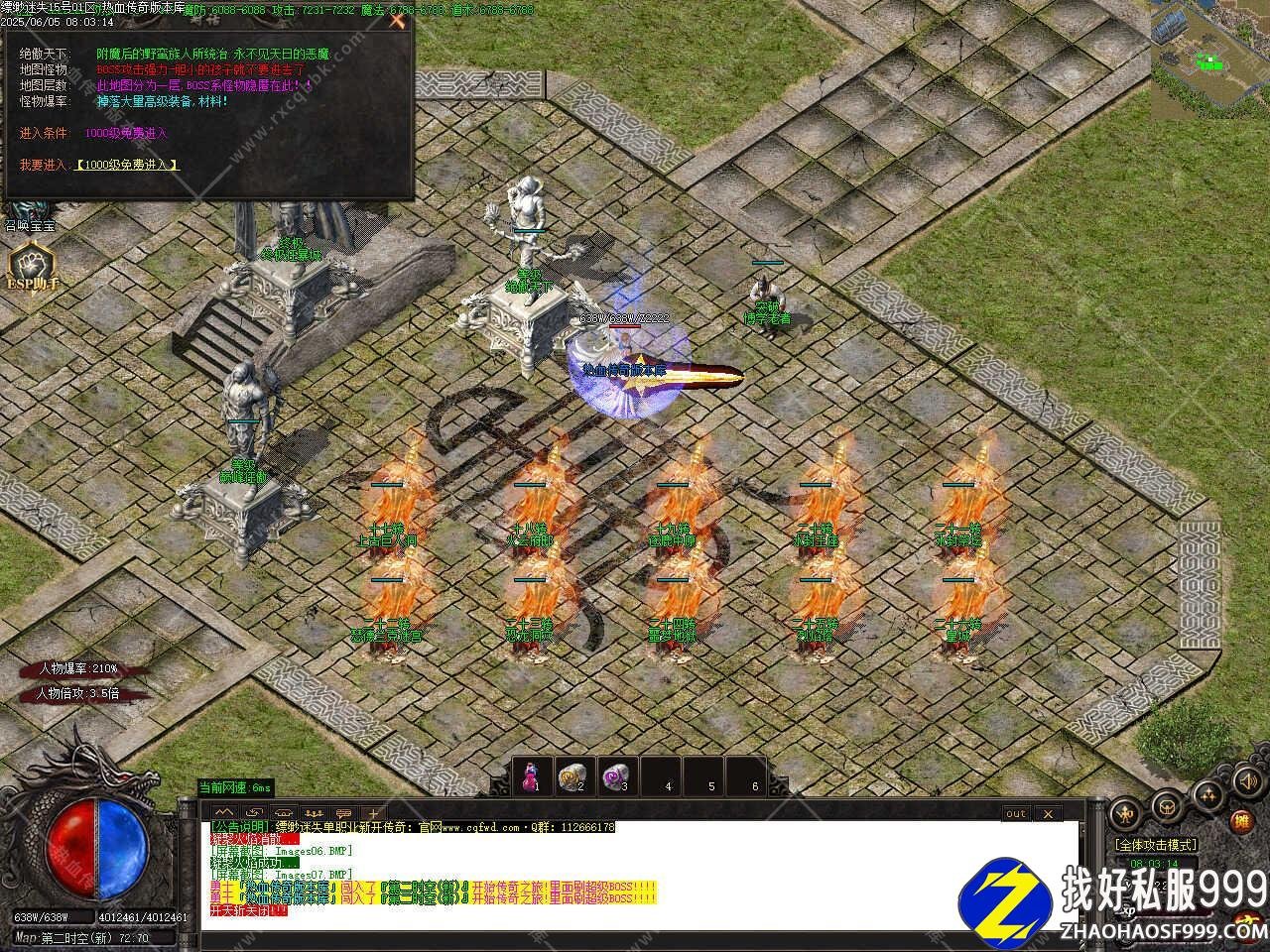
Task: Select the yellow rune stone in slot 2
Action: (x=571, y=774)
